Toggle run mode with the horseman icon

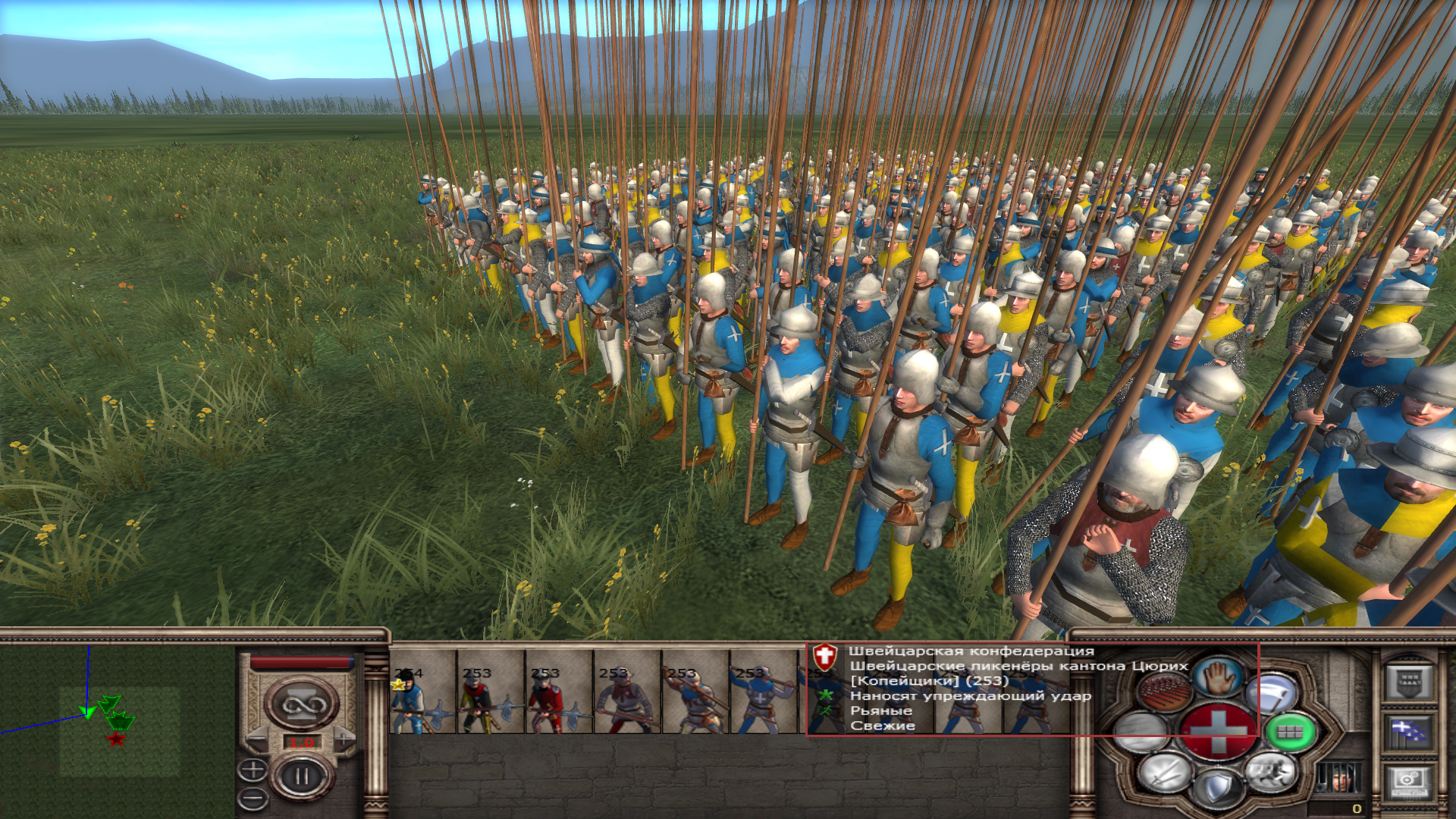pos(1270,772)
